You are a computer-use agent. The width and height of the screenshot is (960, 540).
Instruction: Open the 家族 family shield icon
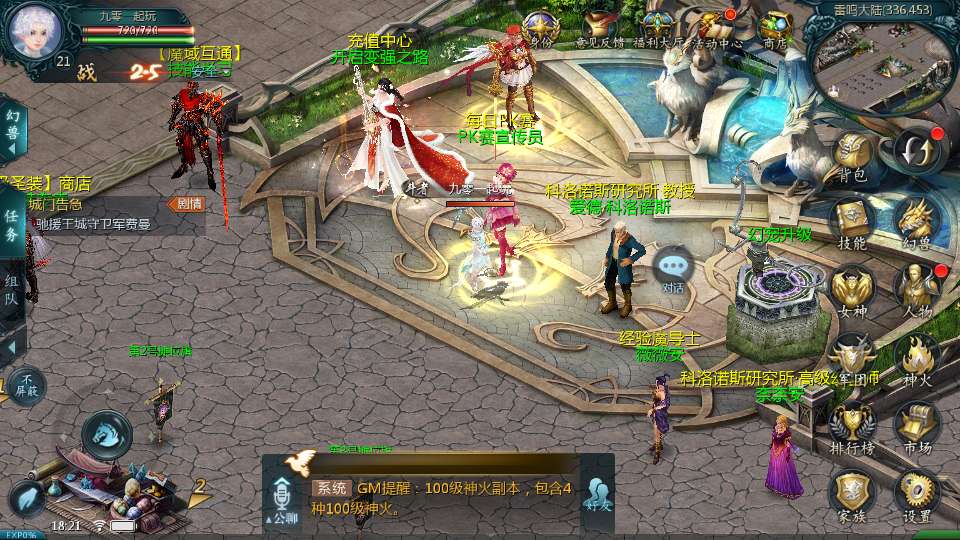pos(852,493)
